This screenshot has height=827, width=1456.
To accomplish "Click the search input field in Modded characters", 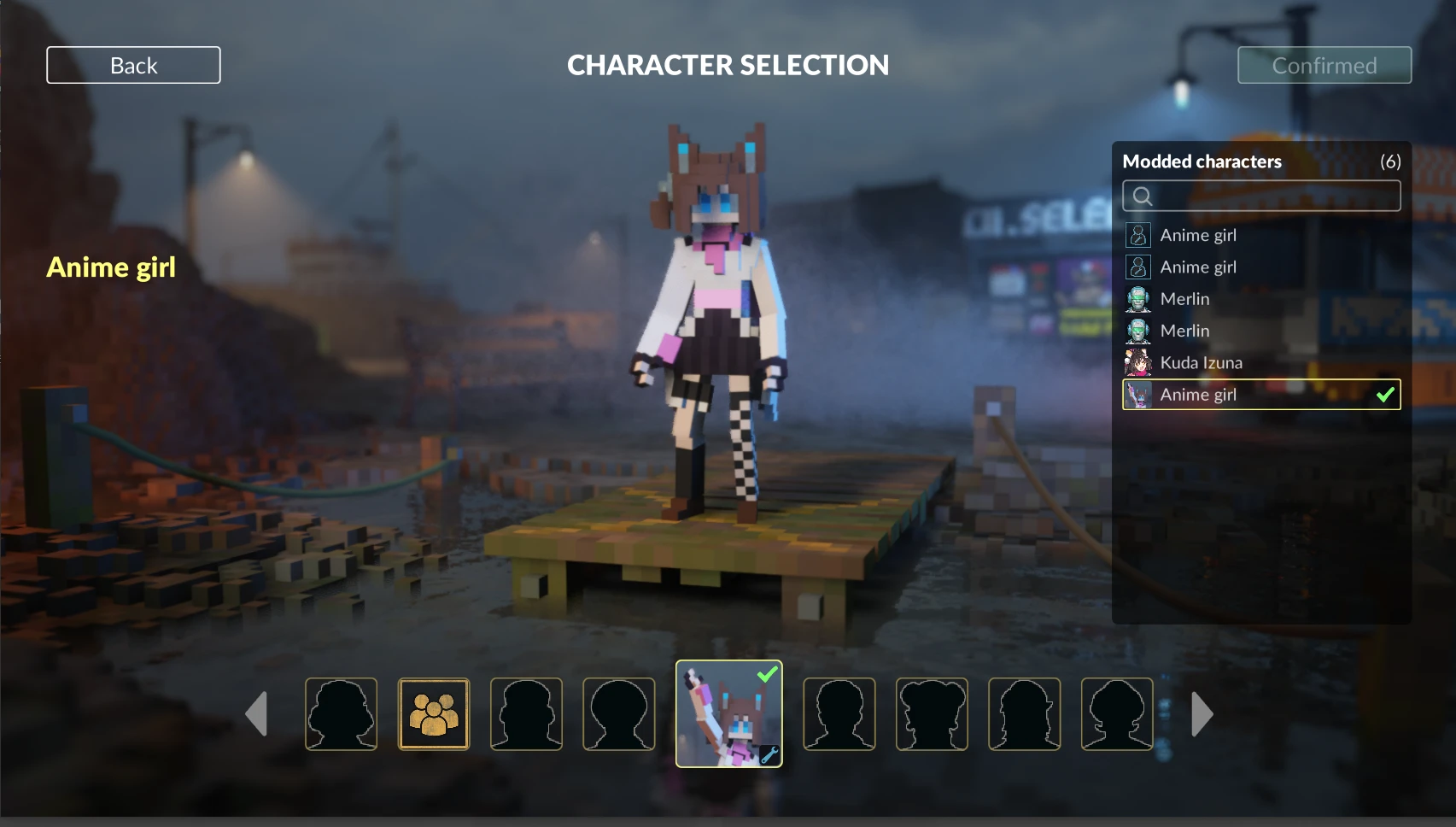I will pyautogui.click(x=1260, y=196).
